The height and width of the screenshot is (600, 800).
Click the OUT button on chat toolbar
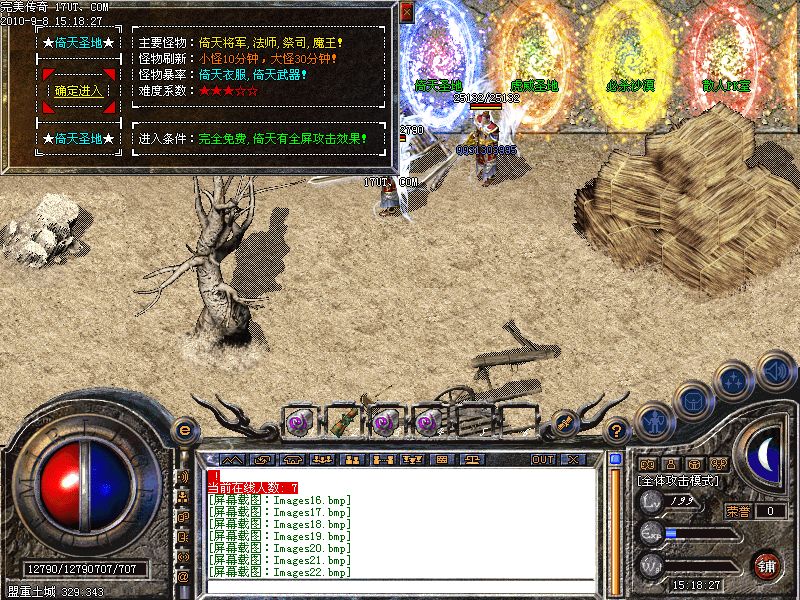(542, 459)
